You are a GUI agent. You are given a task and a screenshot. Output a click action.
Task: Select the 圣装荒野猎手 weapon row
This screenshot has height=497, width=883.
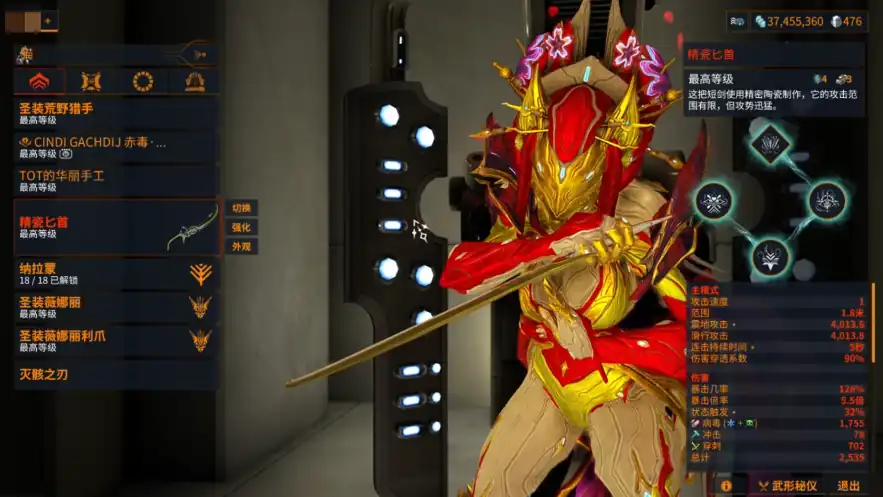[115, 113]
